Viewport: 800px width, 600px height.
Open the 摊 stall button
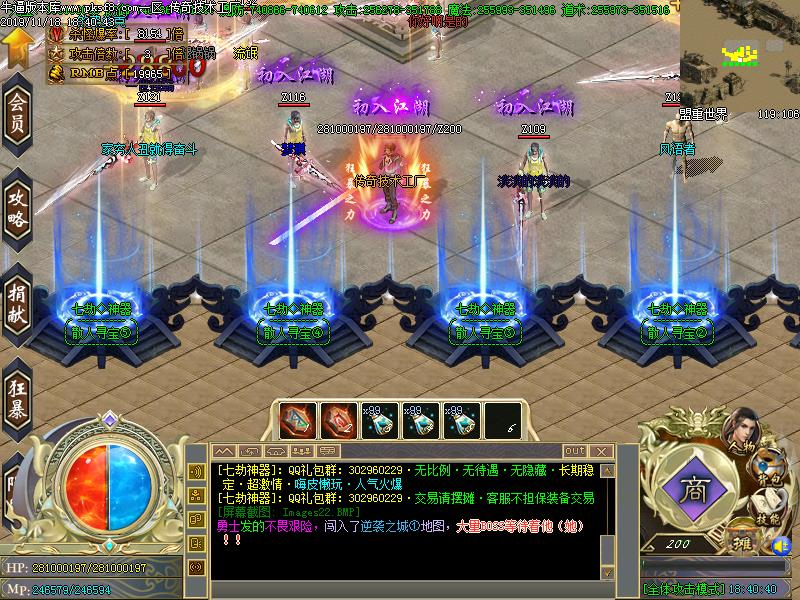click(x=742, y=541)
